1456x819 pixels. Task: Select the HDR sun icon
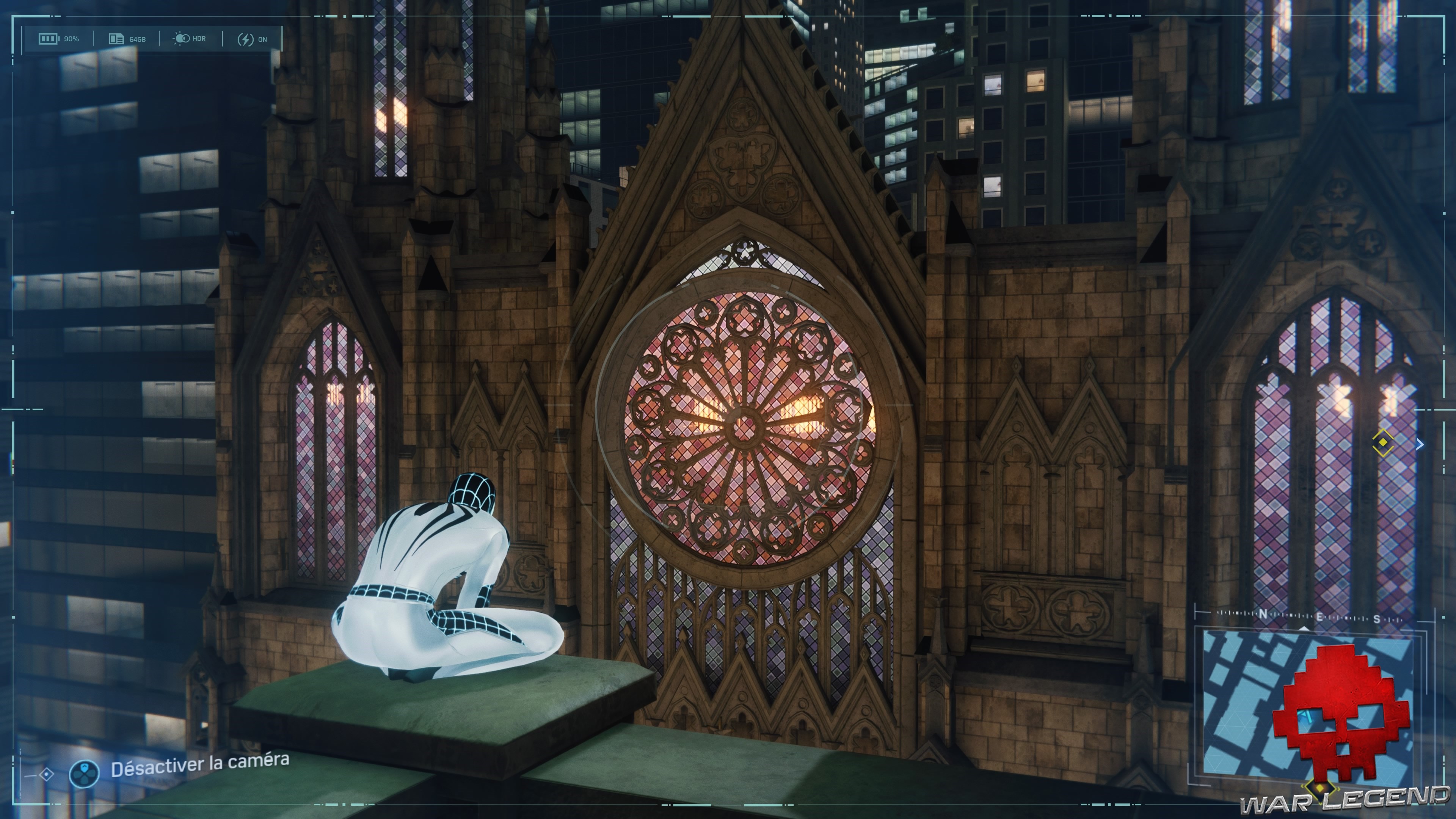pos(182,38)
